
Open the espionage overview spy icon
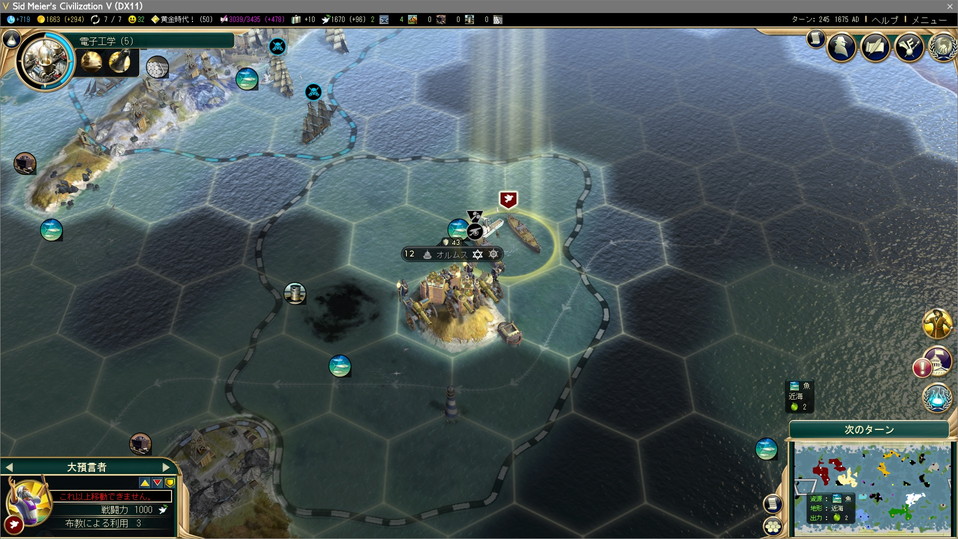click(x=842, y=46)
